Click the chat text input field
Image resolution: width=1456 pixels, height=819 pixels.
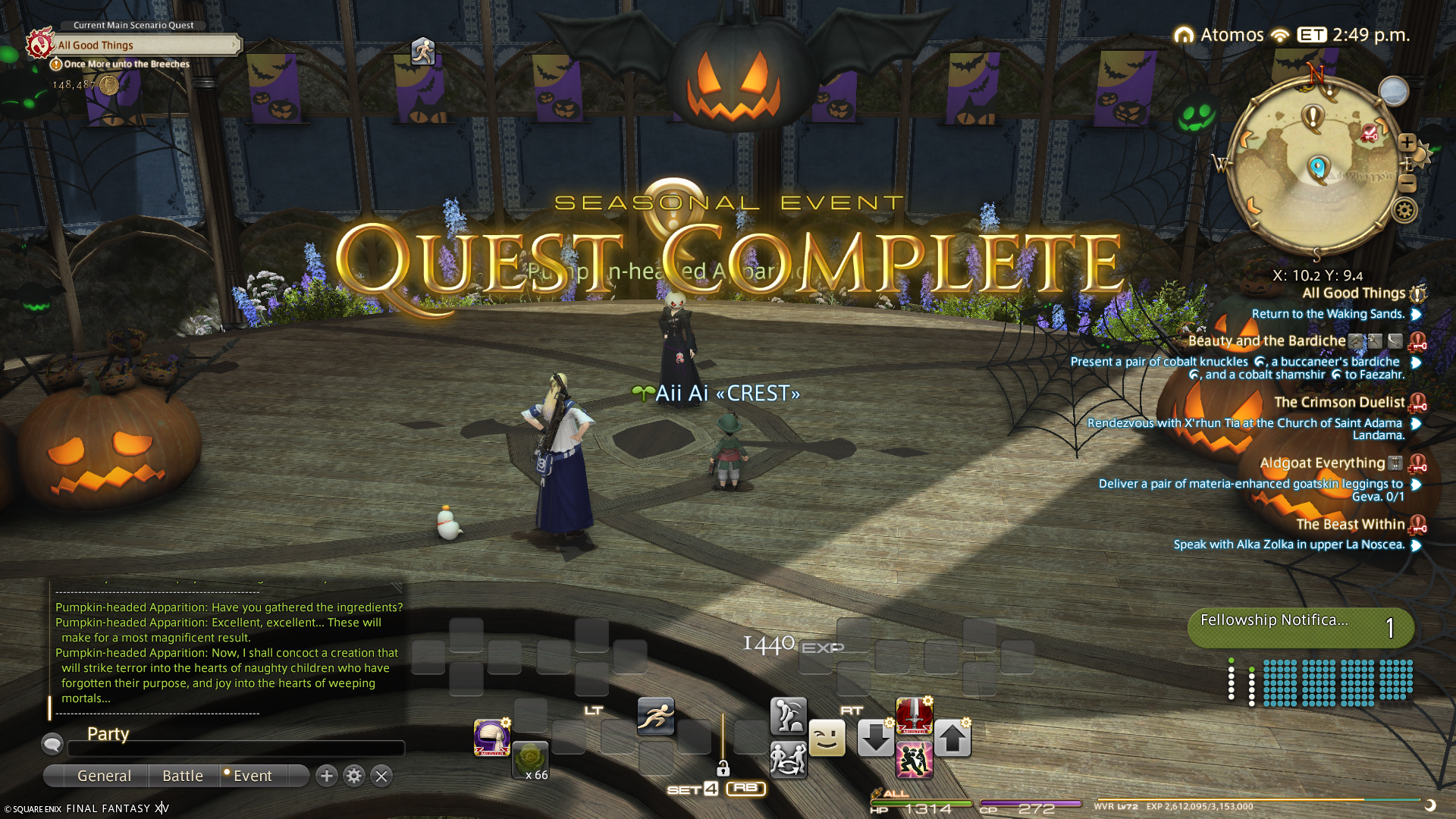[235, 749]
